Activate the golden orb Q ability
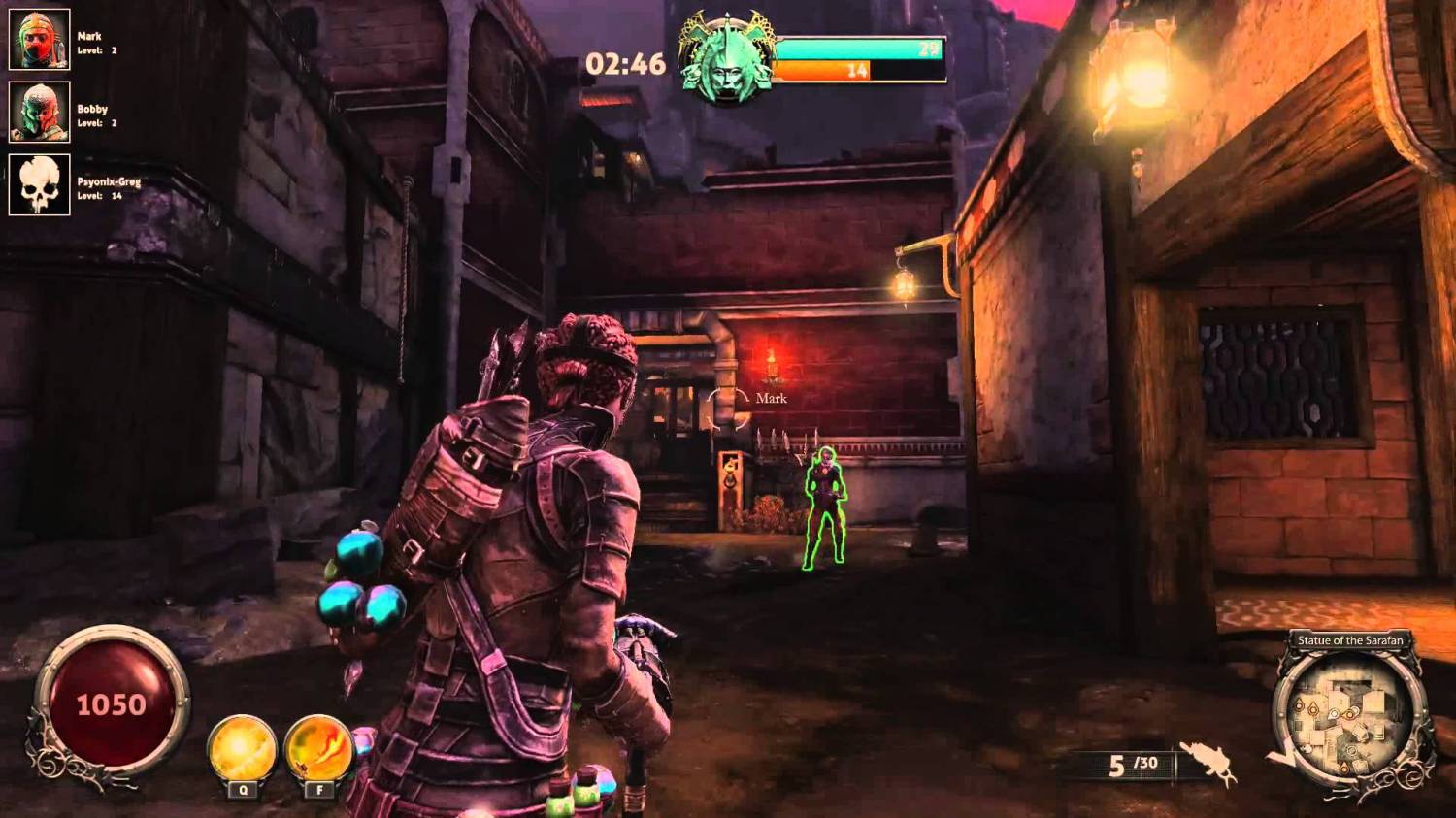The width and height of the screenshot is (1456, 818). tap(243, 748)
